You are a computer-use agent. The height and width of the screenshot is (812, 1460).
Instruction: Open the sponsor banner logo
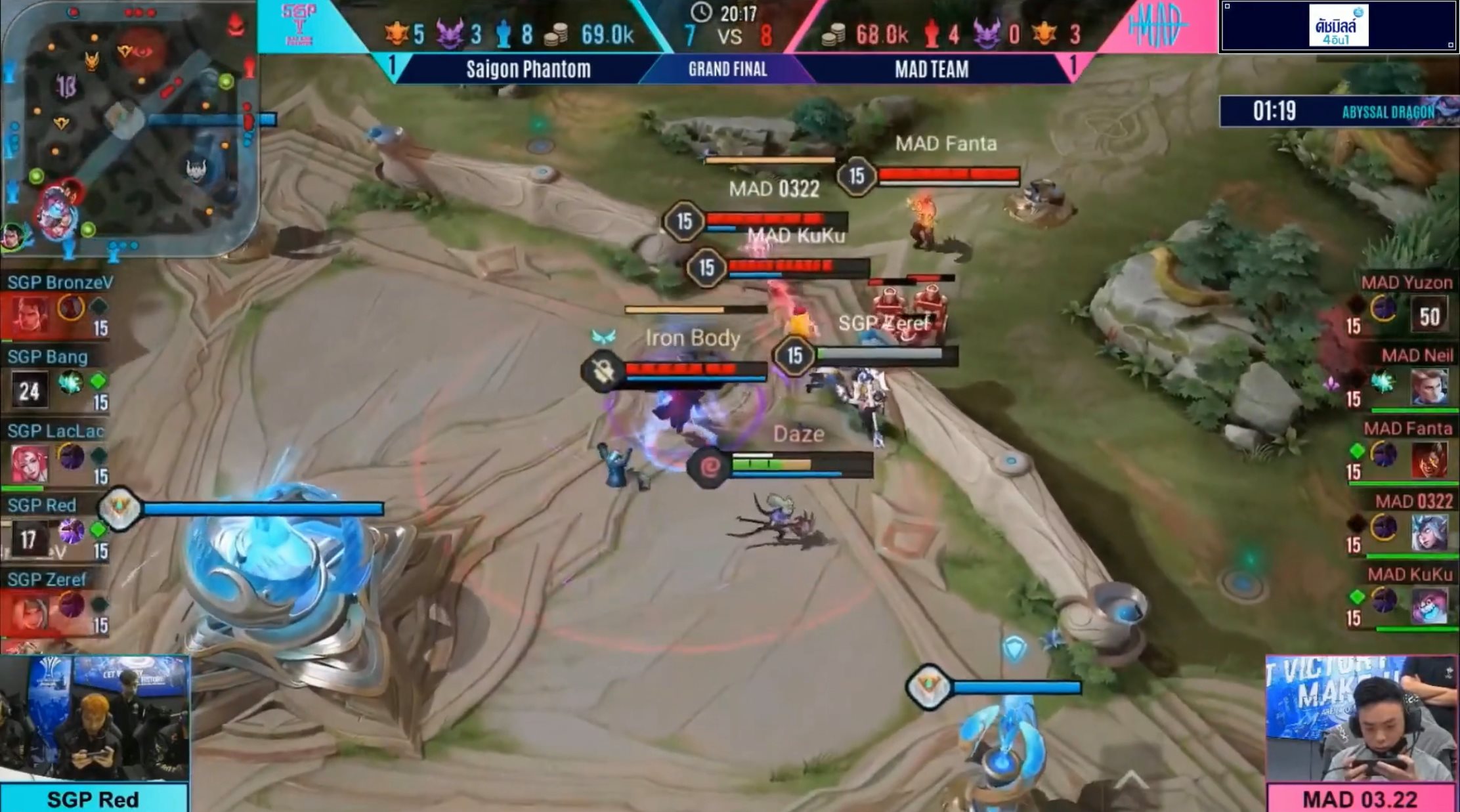coord(1339,26)
